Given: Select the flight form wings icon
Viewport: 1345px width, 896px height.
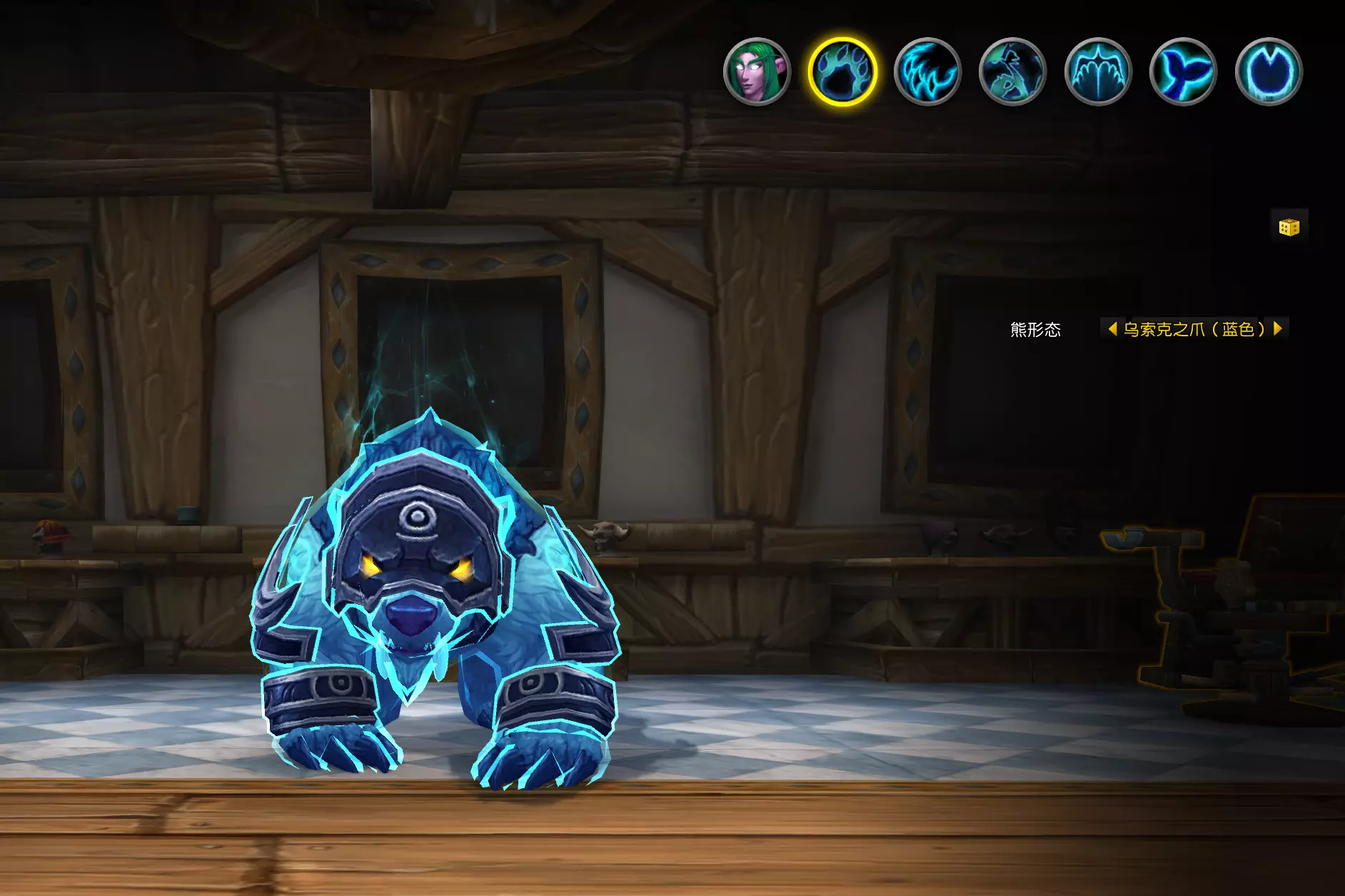Looking at the screenshot, I should [x=1098, y=71].
